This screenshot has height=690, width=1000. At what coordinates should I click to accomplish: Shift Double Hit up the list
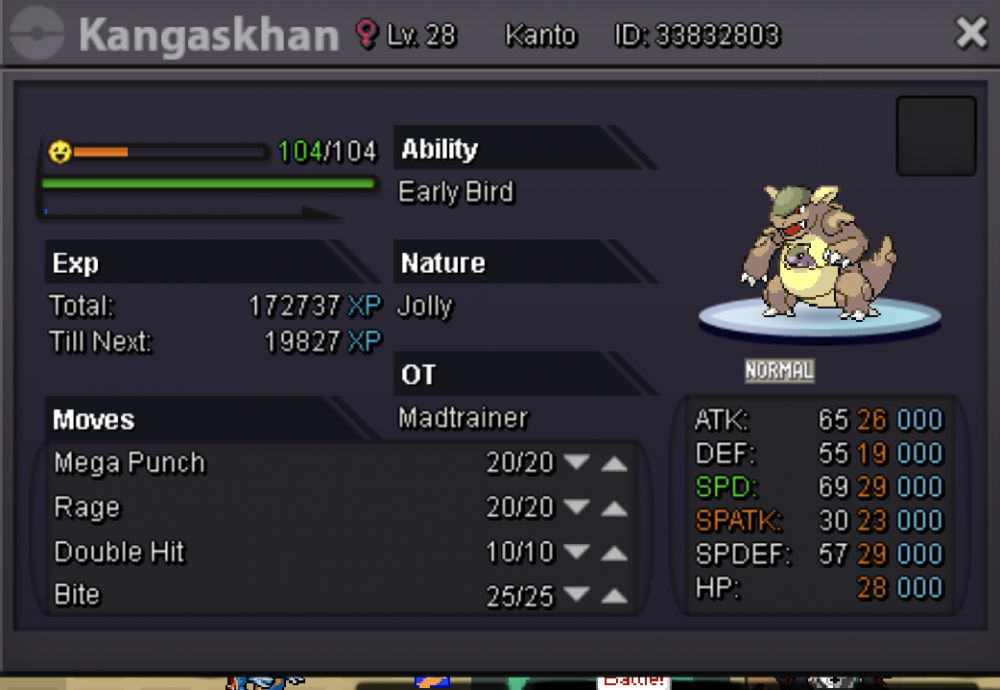point(614,552)
